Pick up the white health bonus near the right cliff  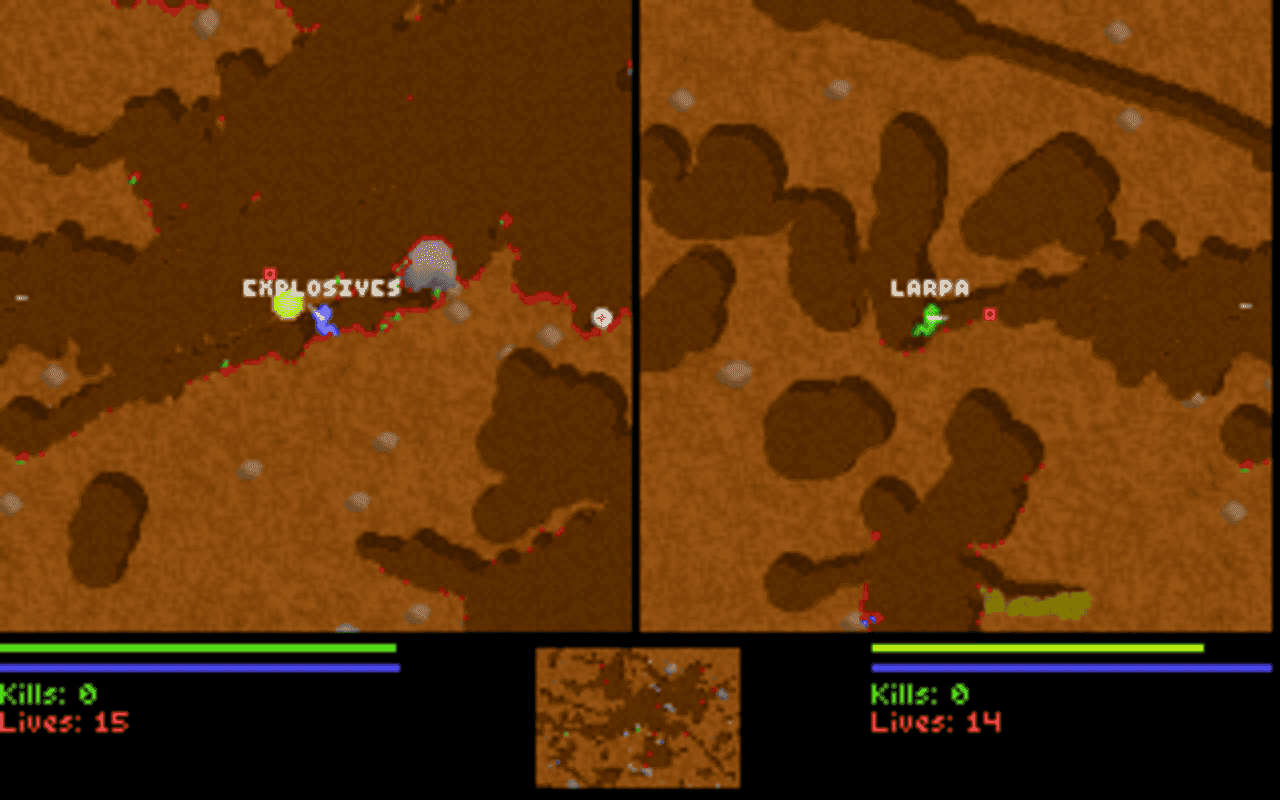pos(601,318)
